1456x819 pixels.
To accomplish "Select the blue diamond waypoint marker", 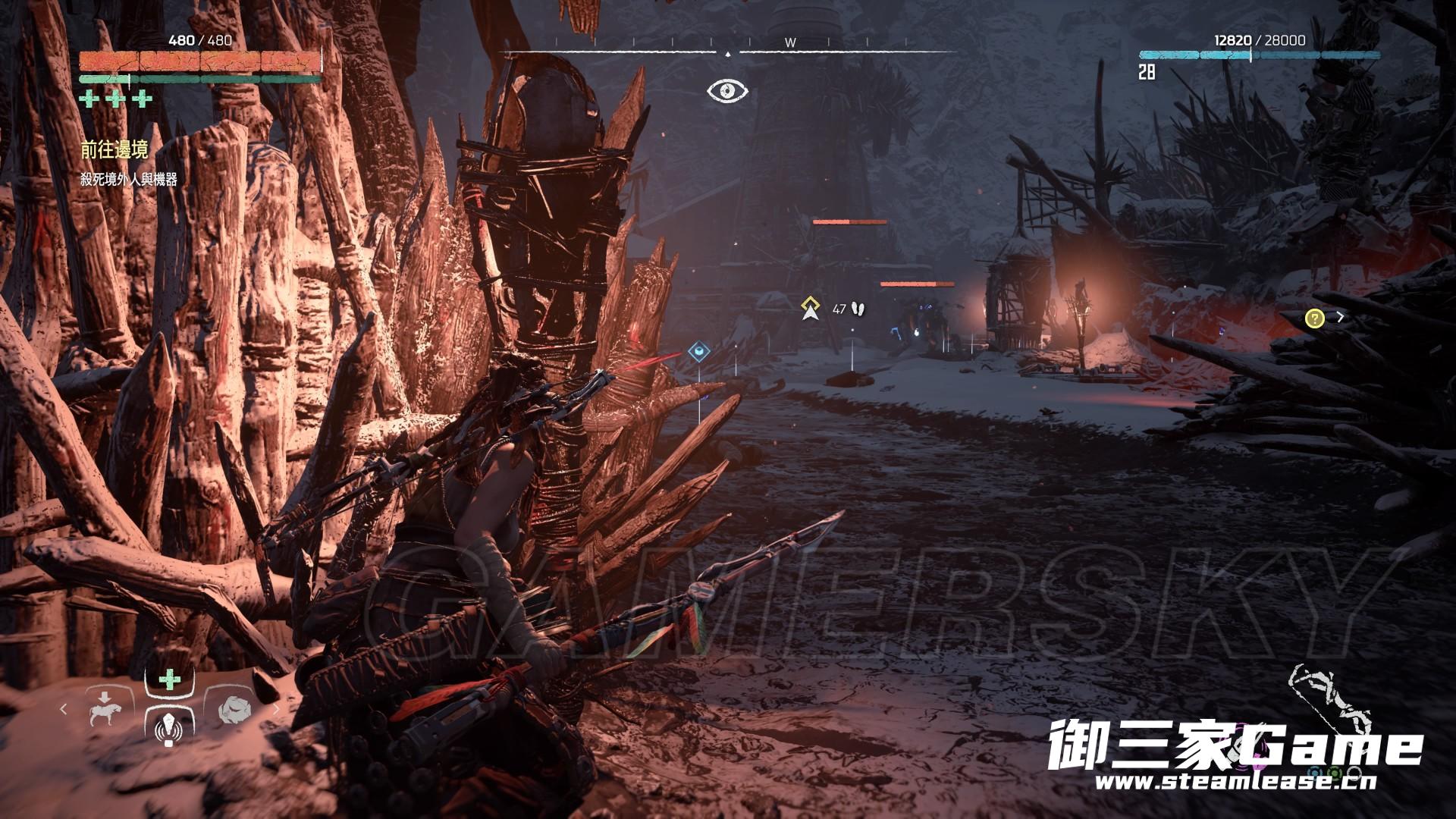I will pos(698,352).
